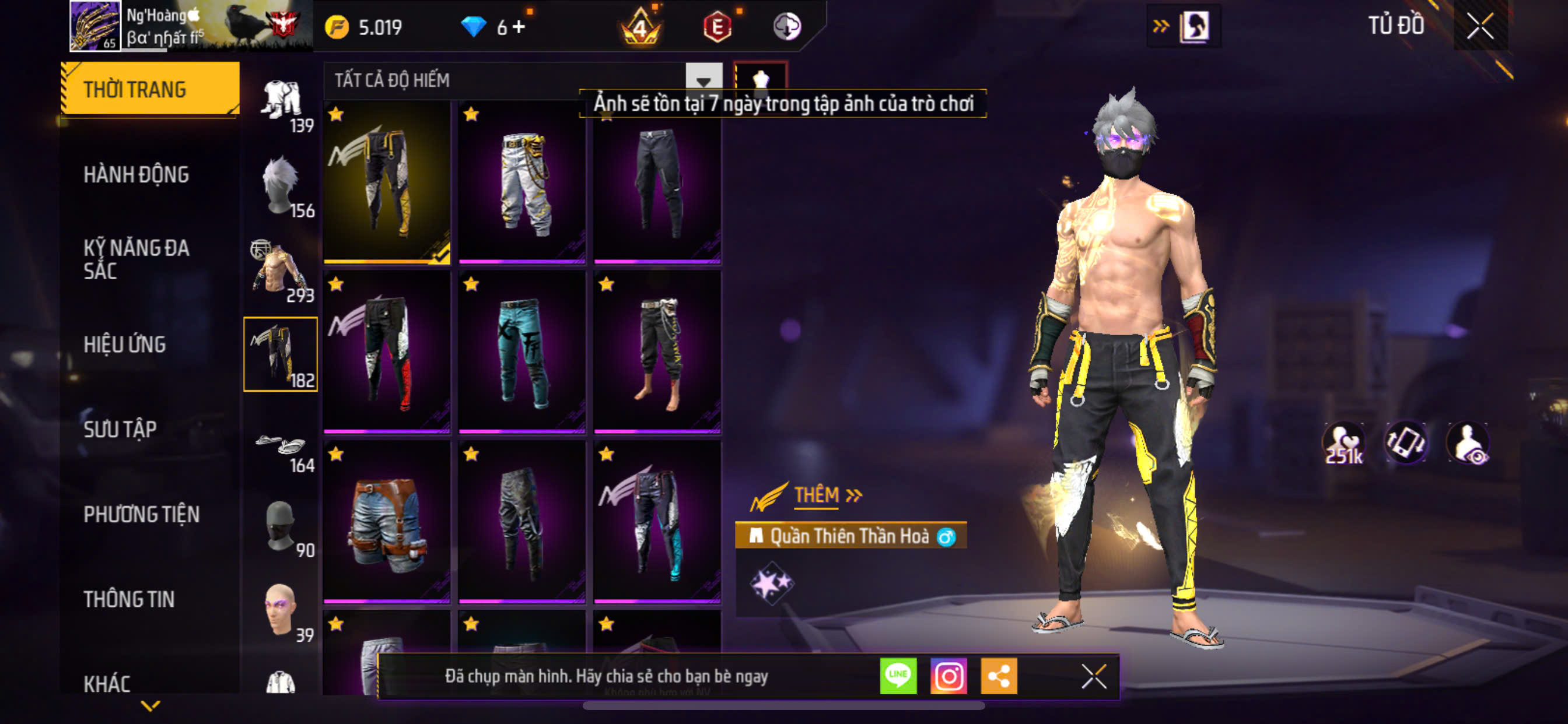
Task: Dismiss the screenshot share banner
Action: point(1093,676)
